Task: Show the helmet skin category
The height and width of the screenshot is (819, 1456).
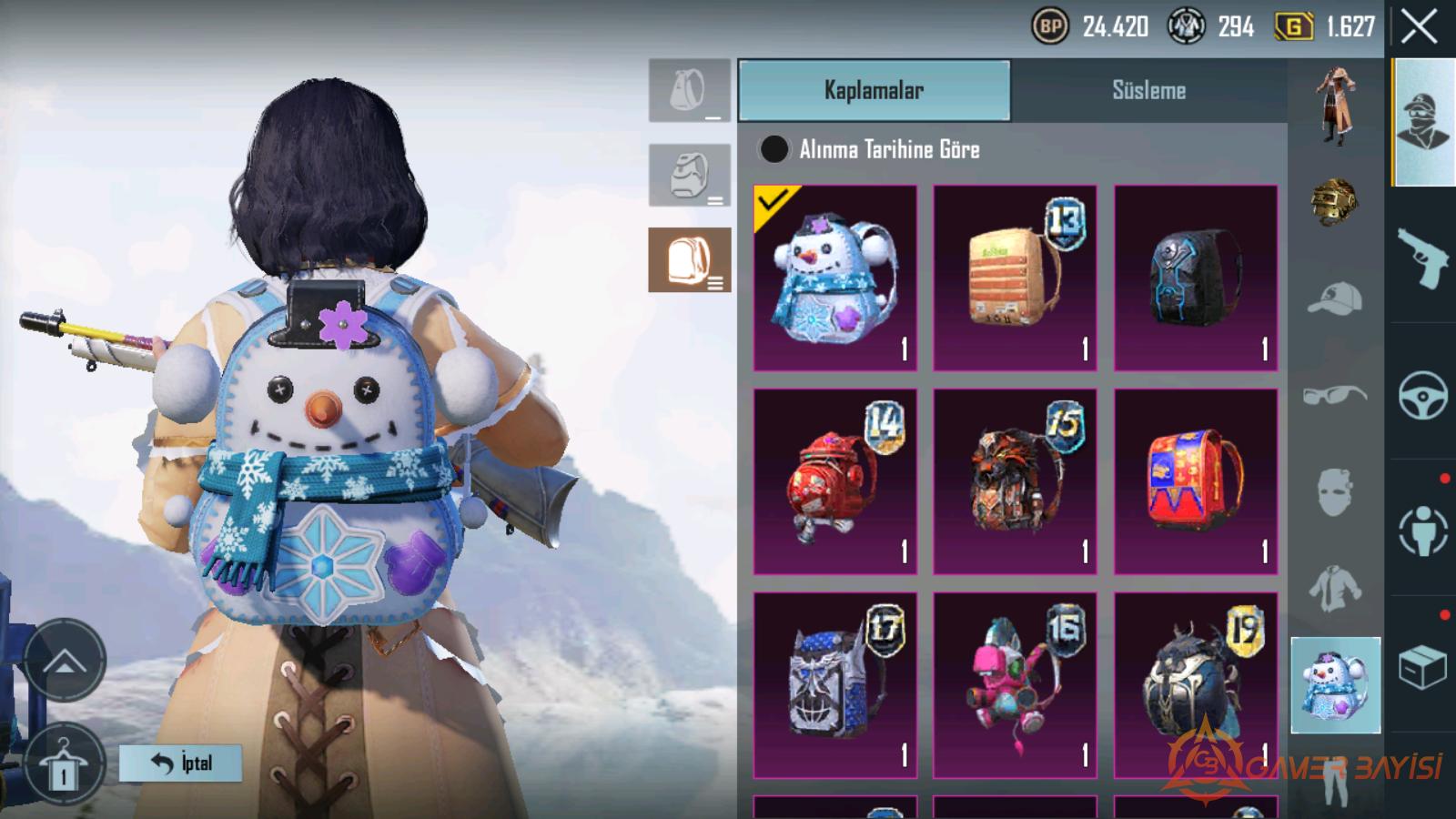Action: pos(1334,201)
